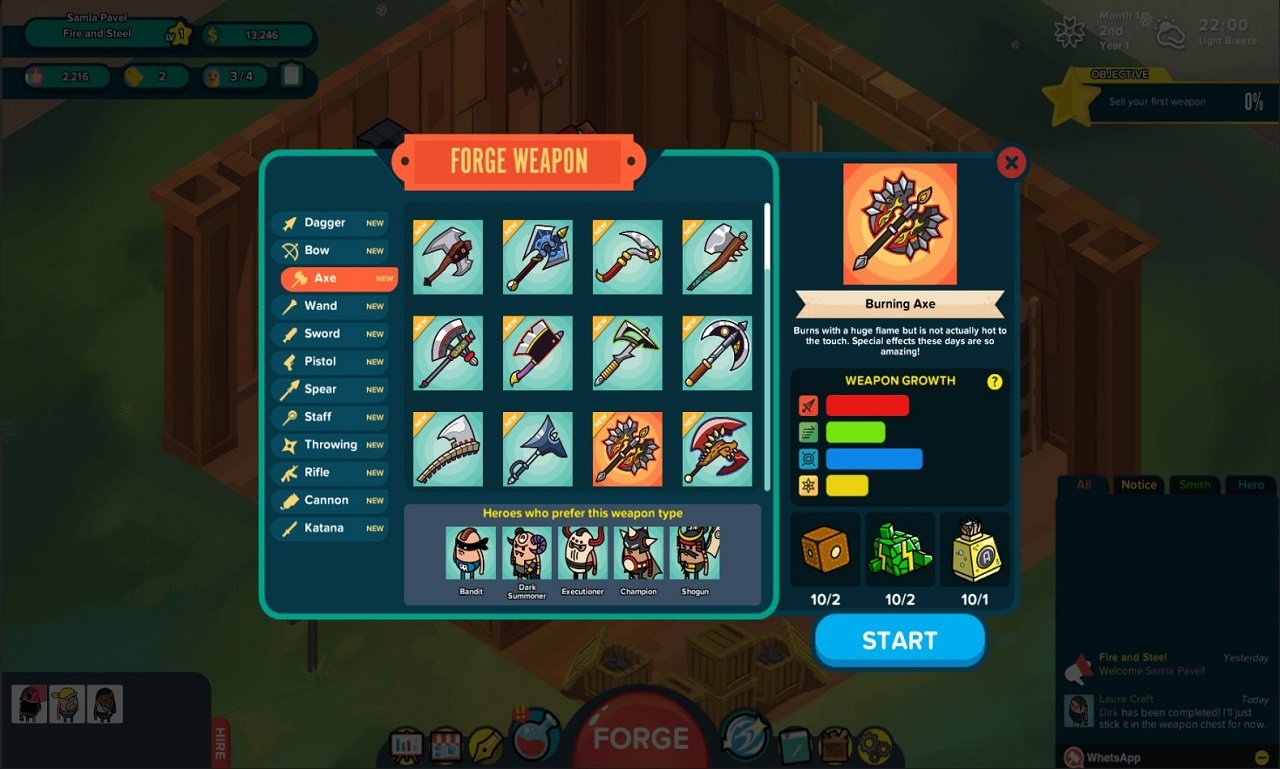Select the Axe weapon category

click(x=337, y=278)
